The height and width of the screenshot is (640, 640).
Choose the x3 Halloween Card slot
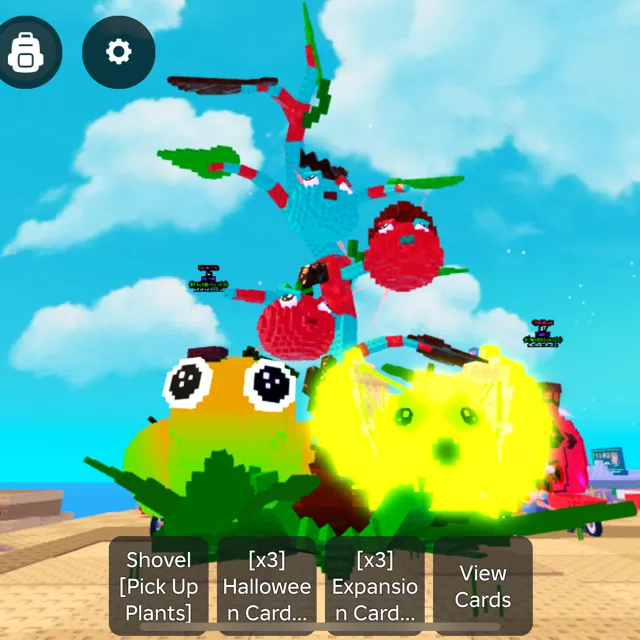(x=267, y=585)
